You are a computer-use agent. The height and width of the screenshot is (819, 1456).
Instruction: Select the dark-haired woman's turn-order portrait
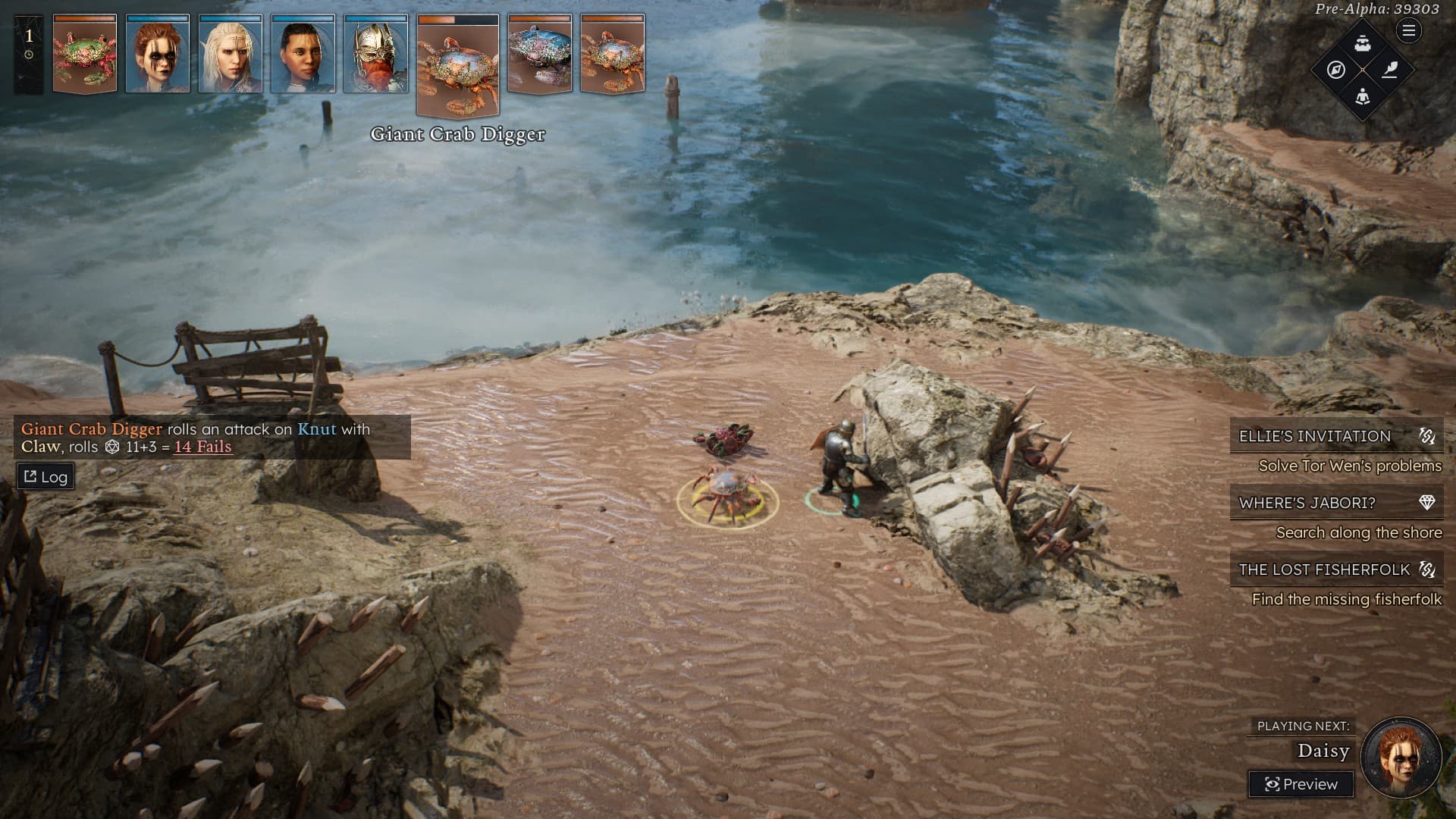[x=303, y=55]
